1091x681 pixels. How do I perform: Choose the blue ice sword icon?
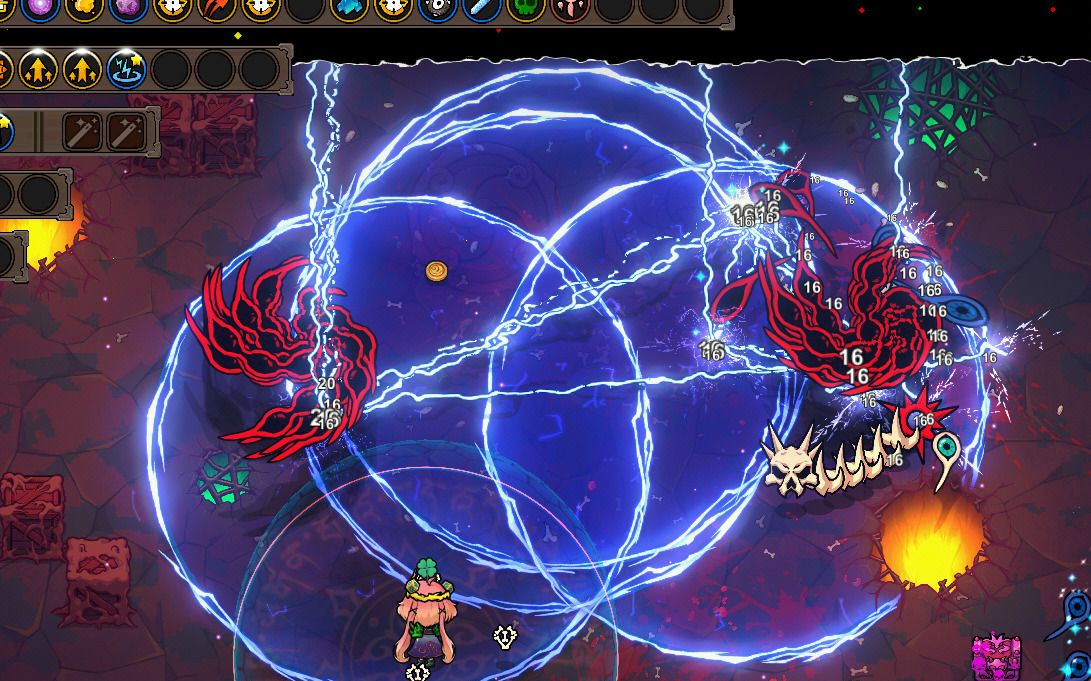tap(481, 9)
